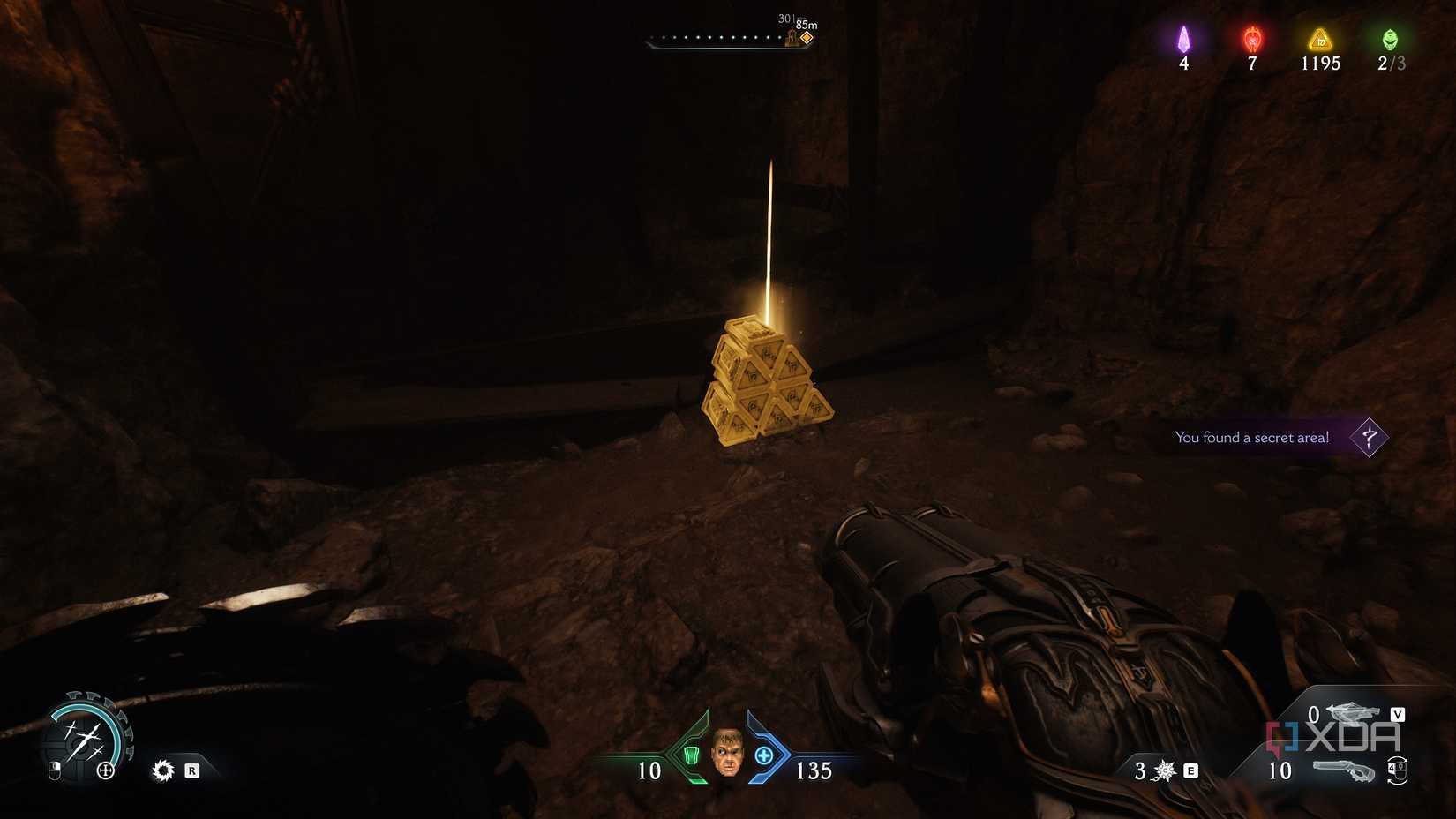The width and height of the screenshot is (1456, 819).
Task: Click the red heart charge icon
Action: [x=1250, y=40]
